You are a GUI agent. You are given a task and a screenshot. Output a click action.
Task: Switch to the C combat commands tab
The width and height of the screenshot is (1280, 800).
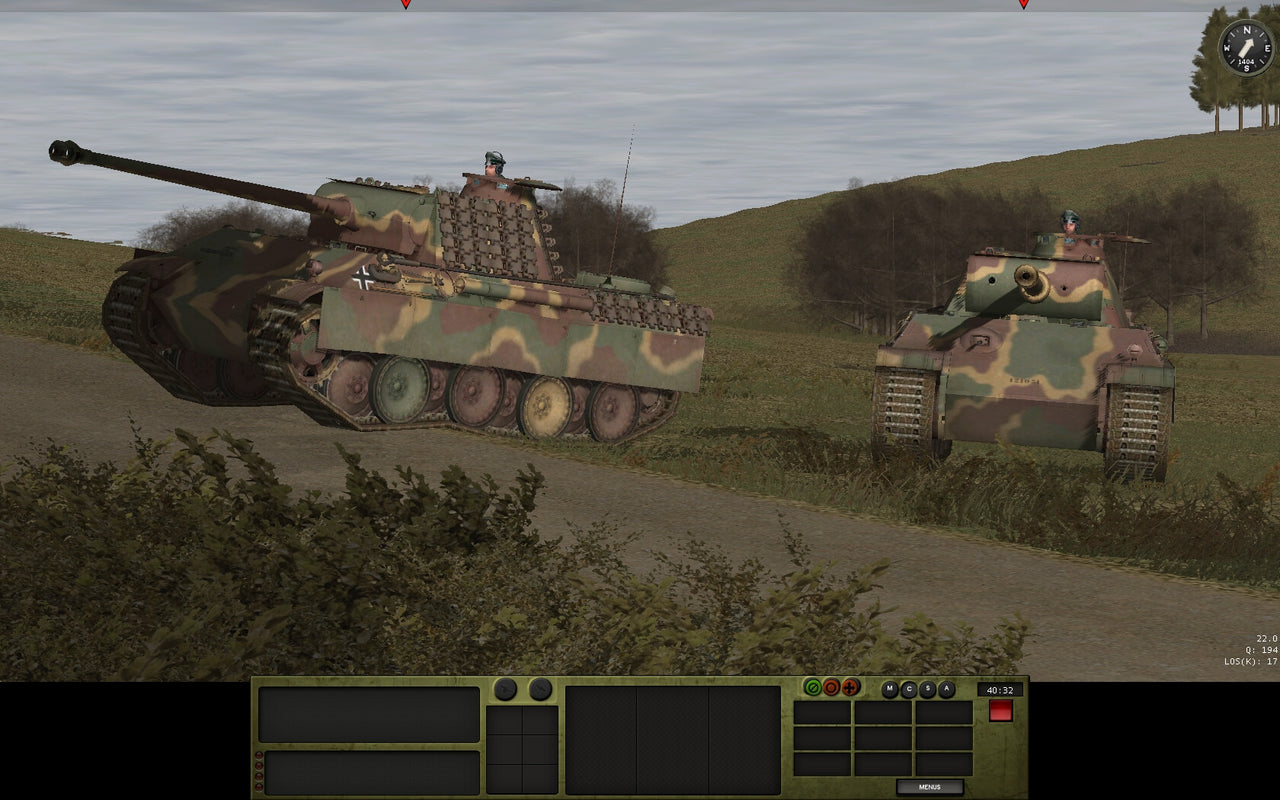[x=908, y=688]
